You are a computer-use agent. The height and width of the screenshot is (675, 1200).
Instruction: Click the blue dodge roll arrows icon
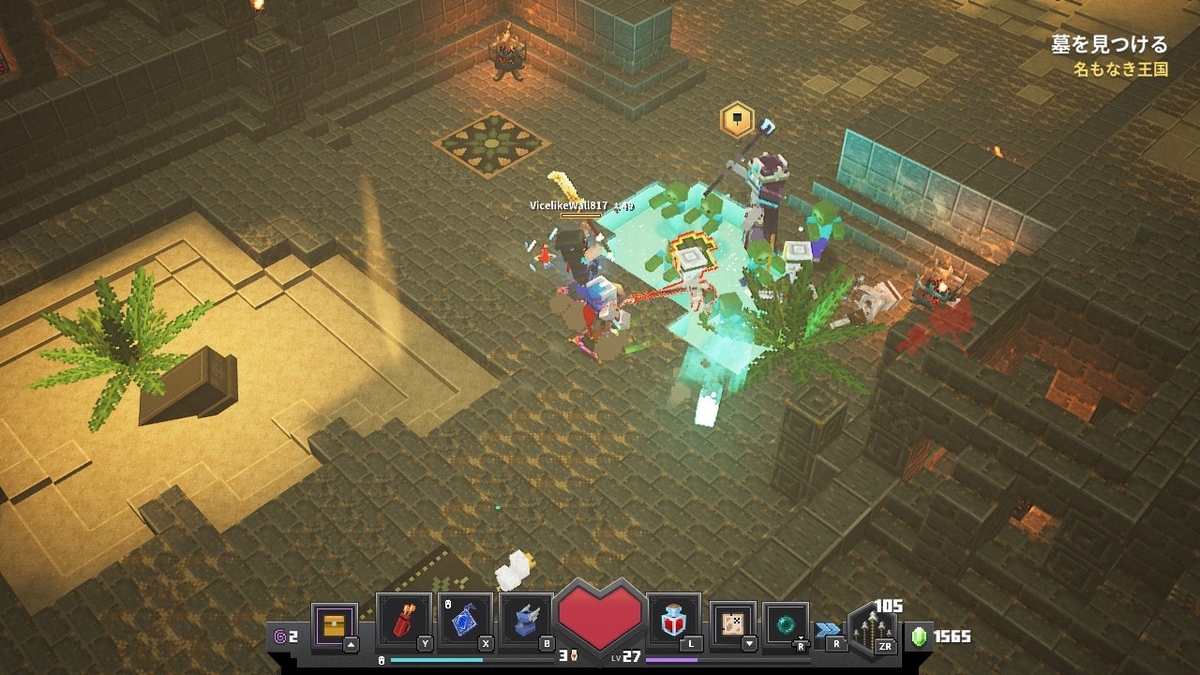(828, 629)
